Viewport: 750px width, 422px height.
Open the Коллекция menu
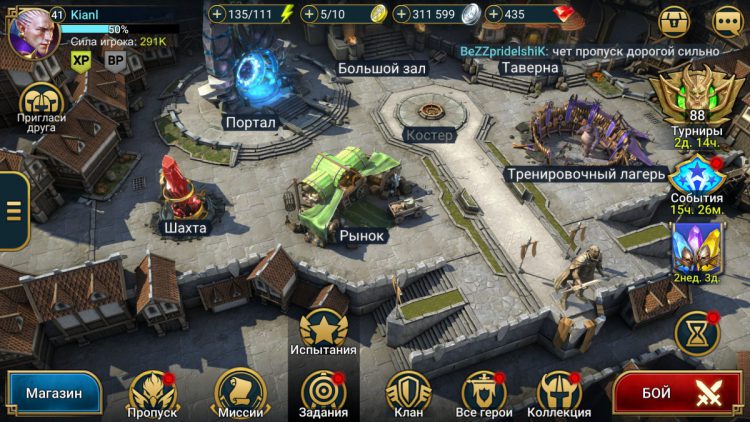(559, 391)
